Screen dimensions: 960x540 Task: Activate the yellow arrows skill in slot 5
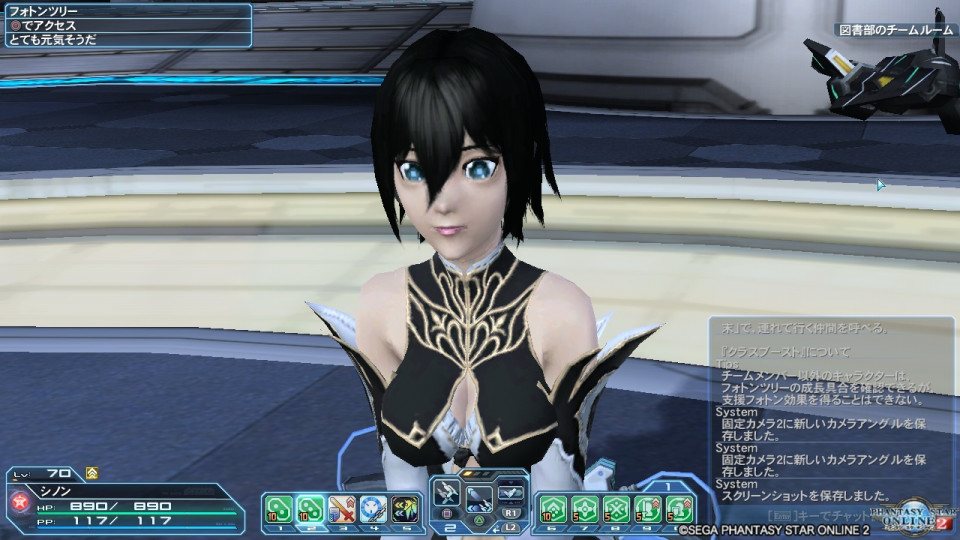point(404,509)
